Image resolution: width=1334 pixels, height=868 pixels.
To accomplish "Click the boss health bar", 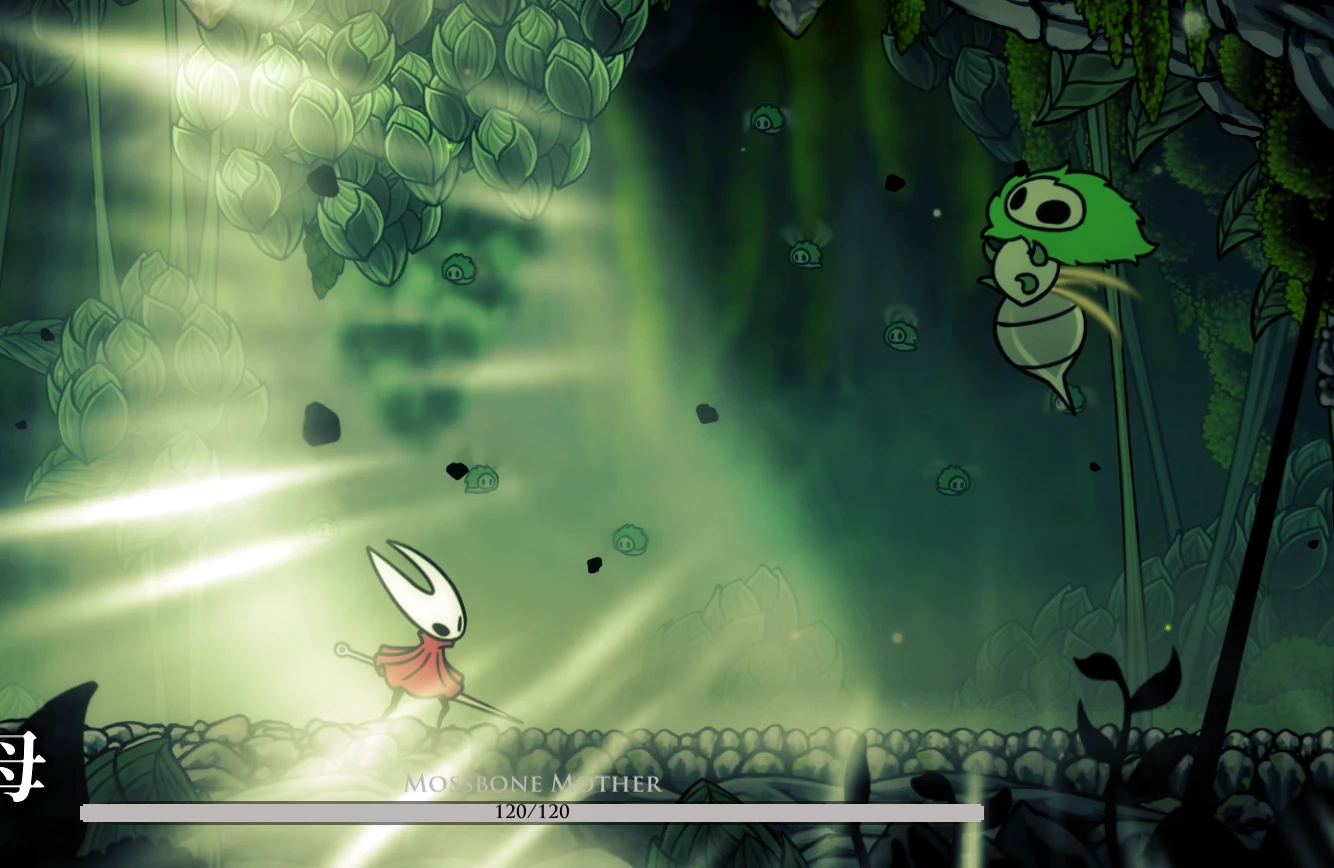I will 700,812.
